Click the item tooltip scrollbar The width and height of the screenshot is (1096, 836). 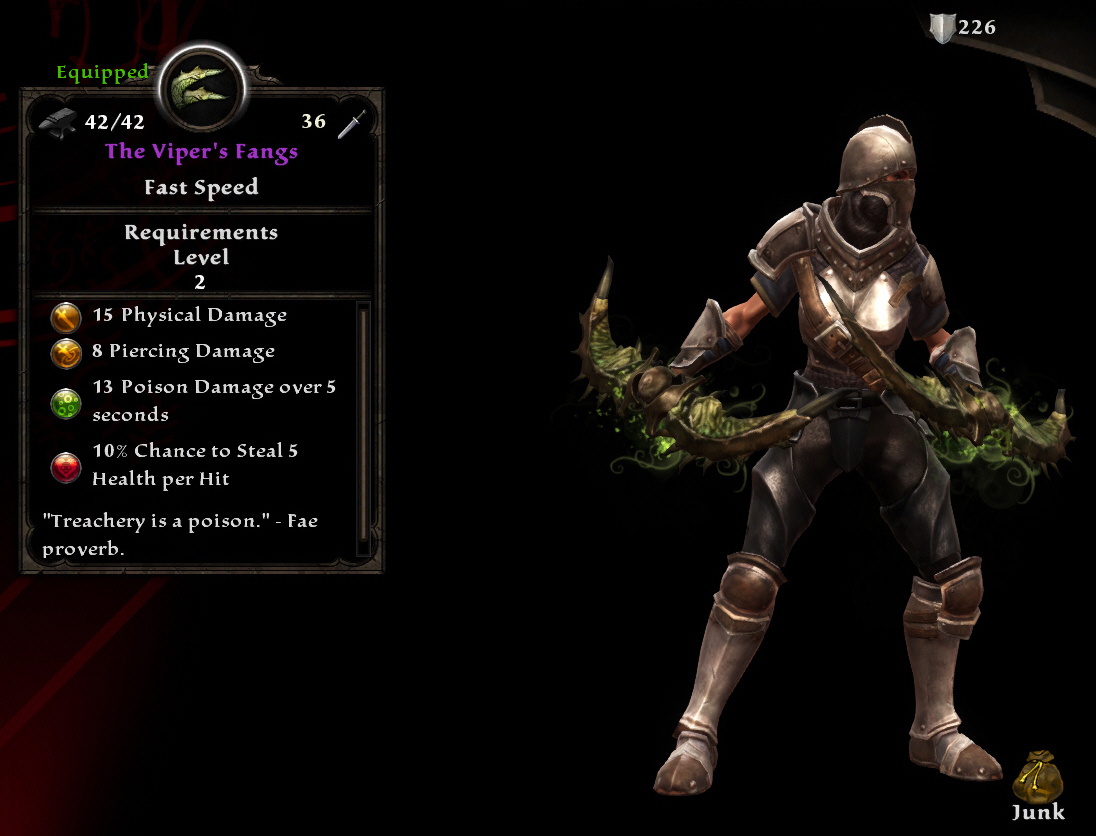(x=363, y=426)
